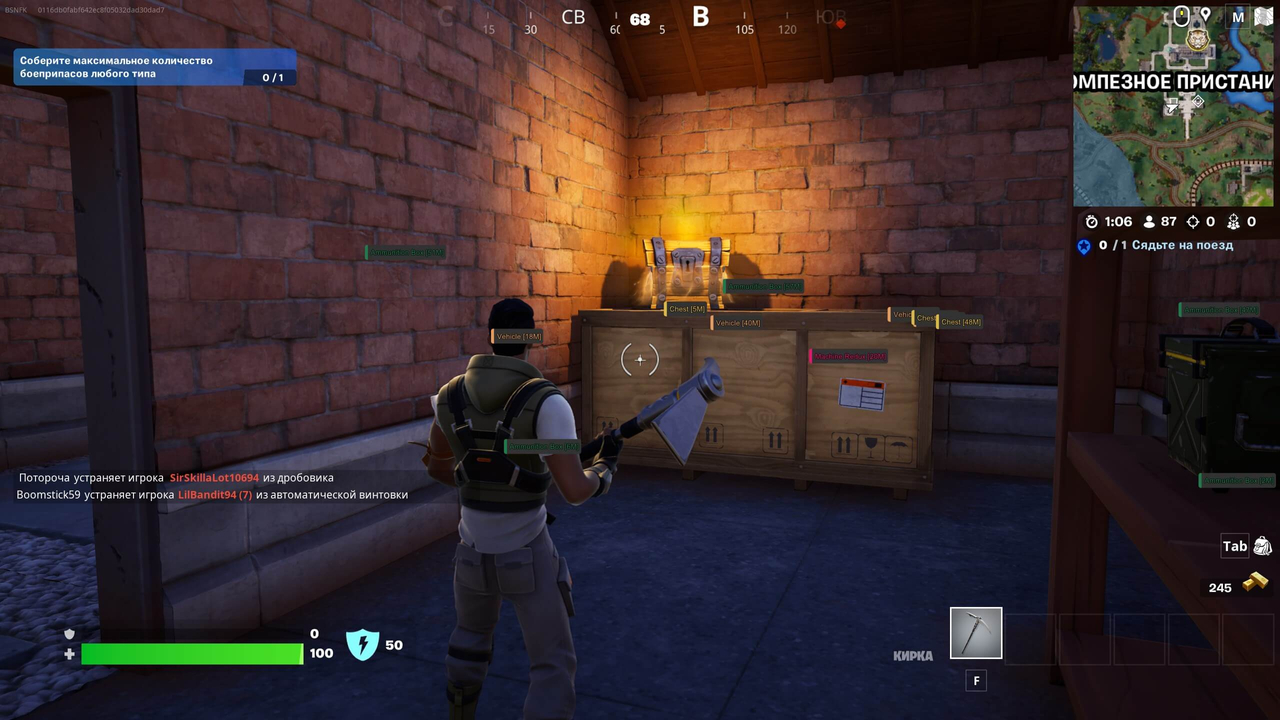
Task: Click the blue shield icon showing 50
Action: pos(363,644)
